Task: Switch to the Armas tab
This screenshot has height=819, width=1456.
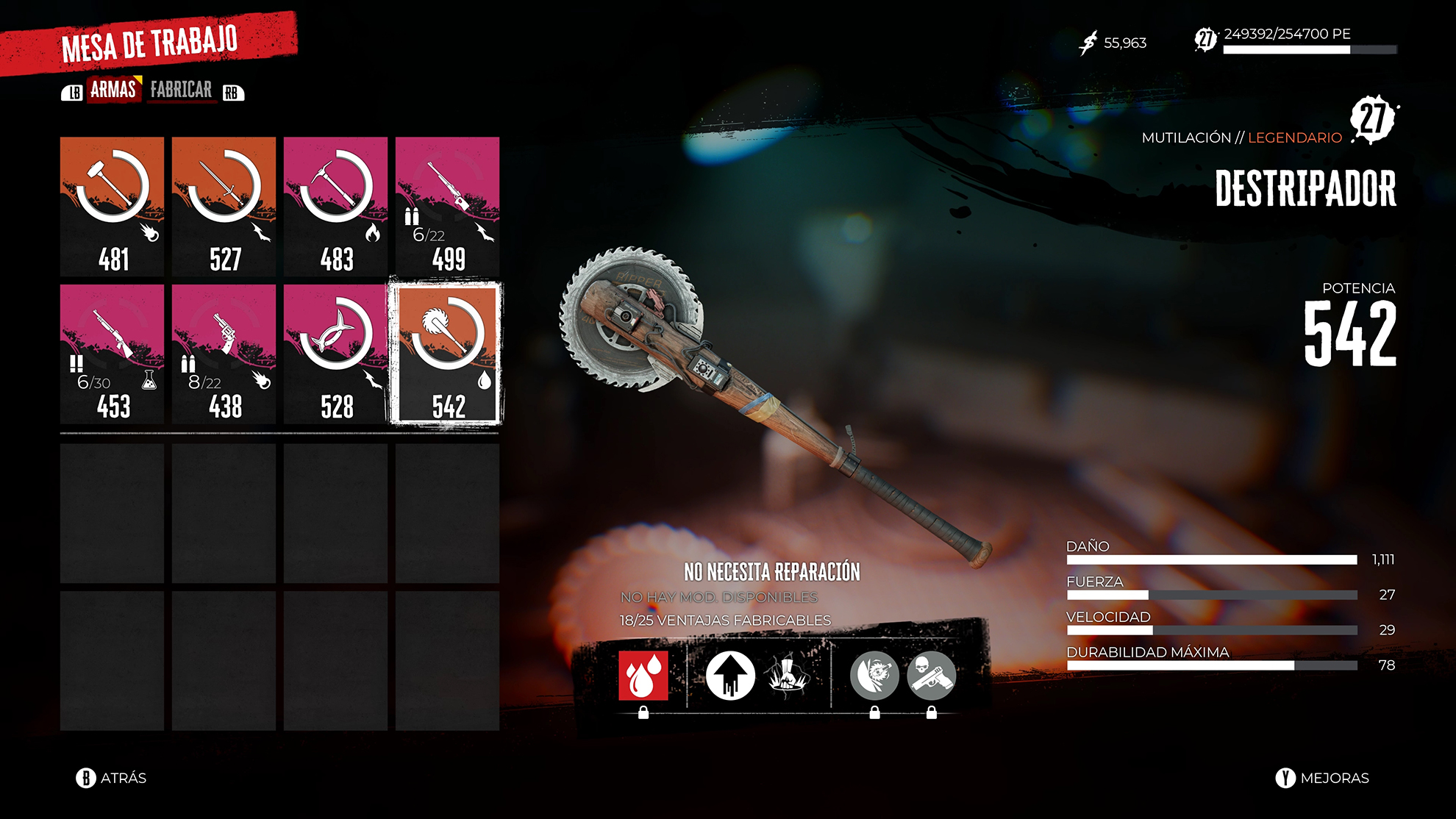Action: (113, 90)
